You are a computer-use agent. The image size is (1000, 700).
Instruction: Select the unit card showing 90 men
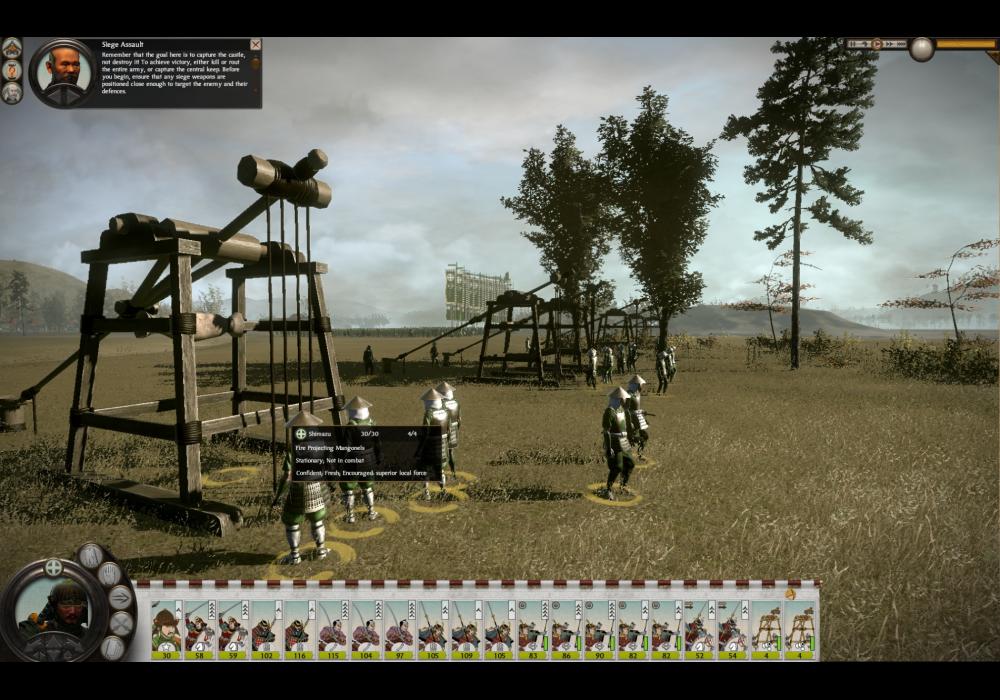click(x=598, y=629)
